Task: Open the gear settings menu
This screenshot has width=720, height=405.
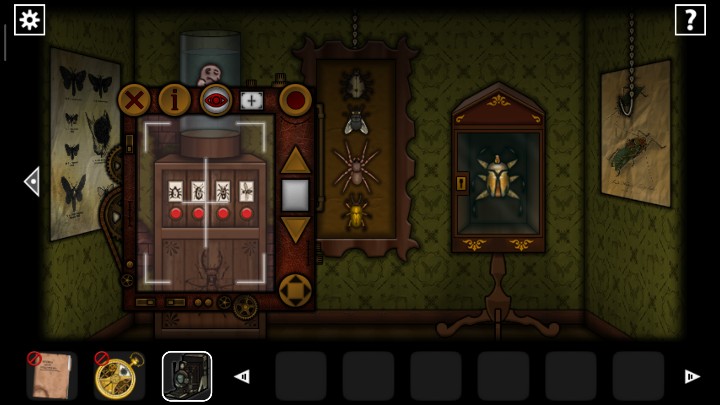Action: click(x=29, y=19)
